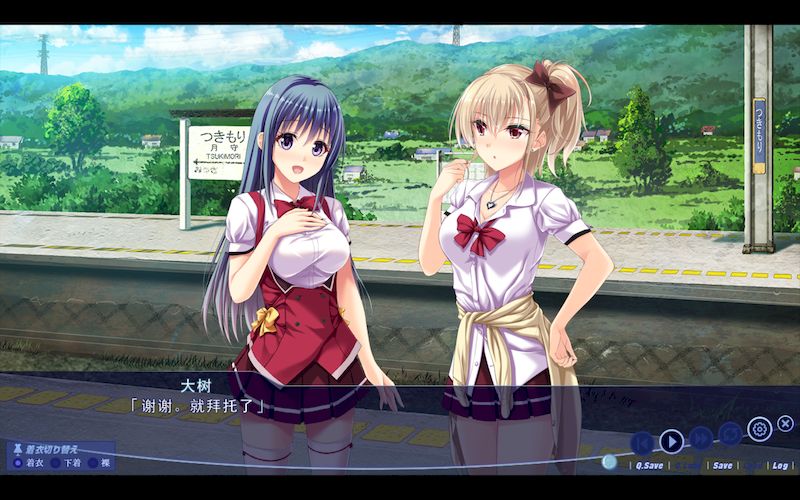Screen dimensions: 800x500
Task: Close the dialogue window with the X
Action: (x=786, y=424)
